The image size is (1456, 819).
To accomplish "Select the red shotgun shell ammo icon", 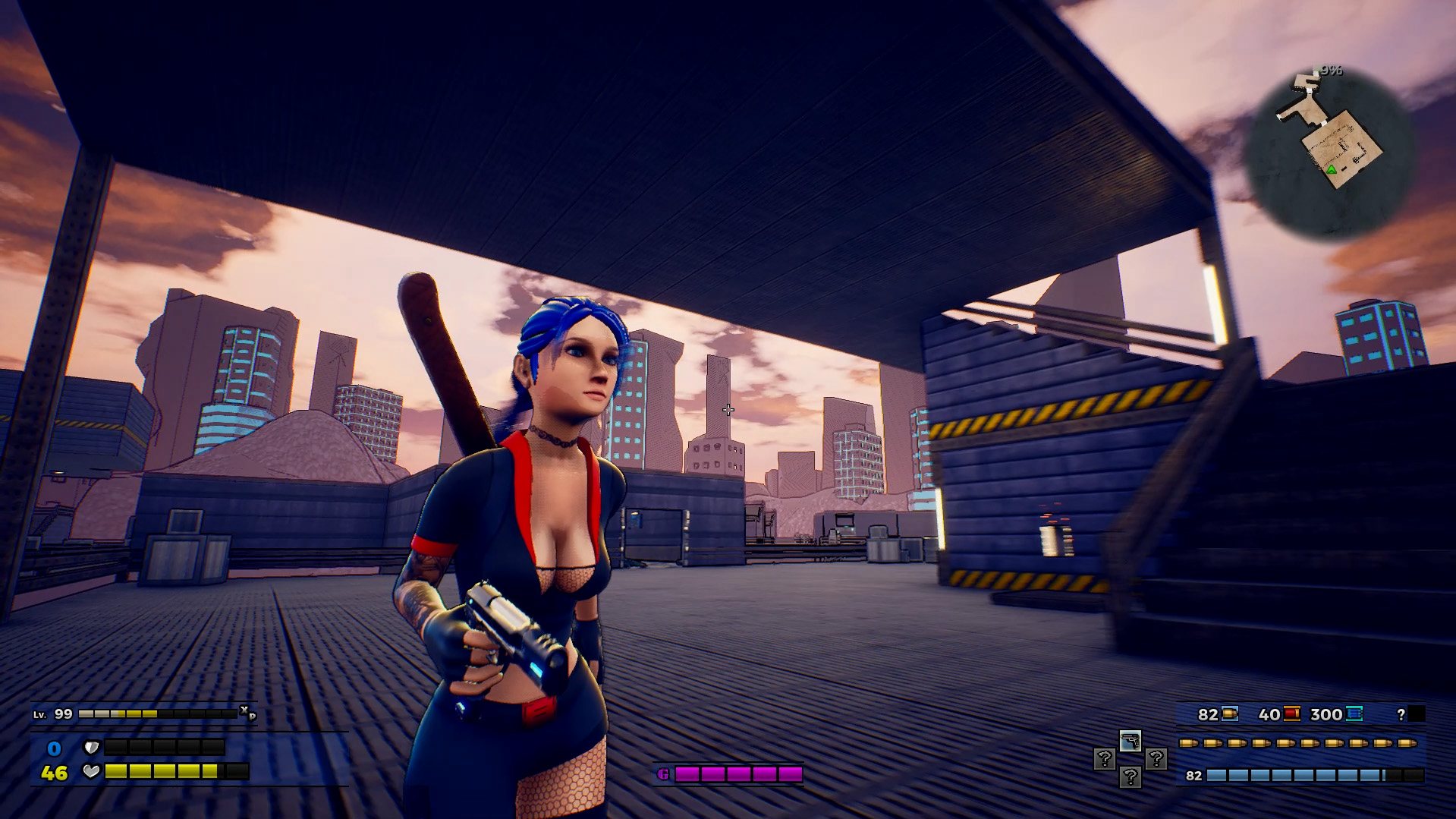I will pos(1291,714).
